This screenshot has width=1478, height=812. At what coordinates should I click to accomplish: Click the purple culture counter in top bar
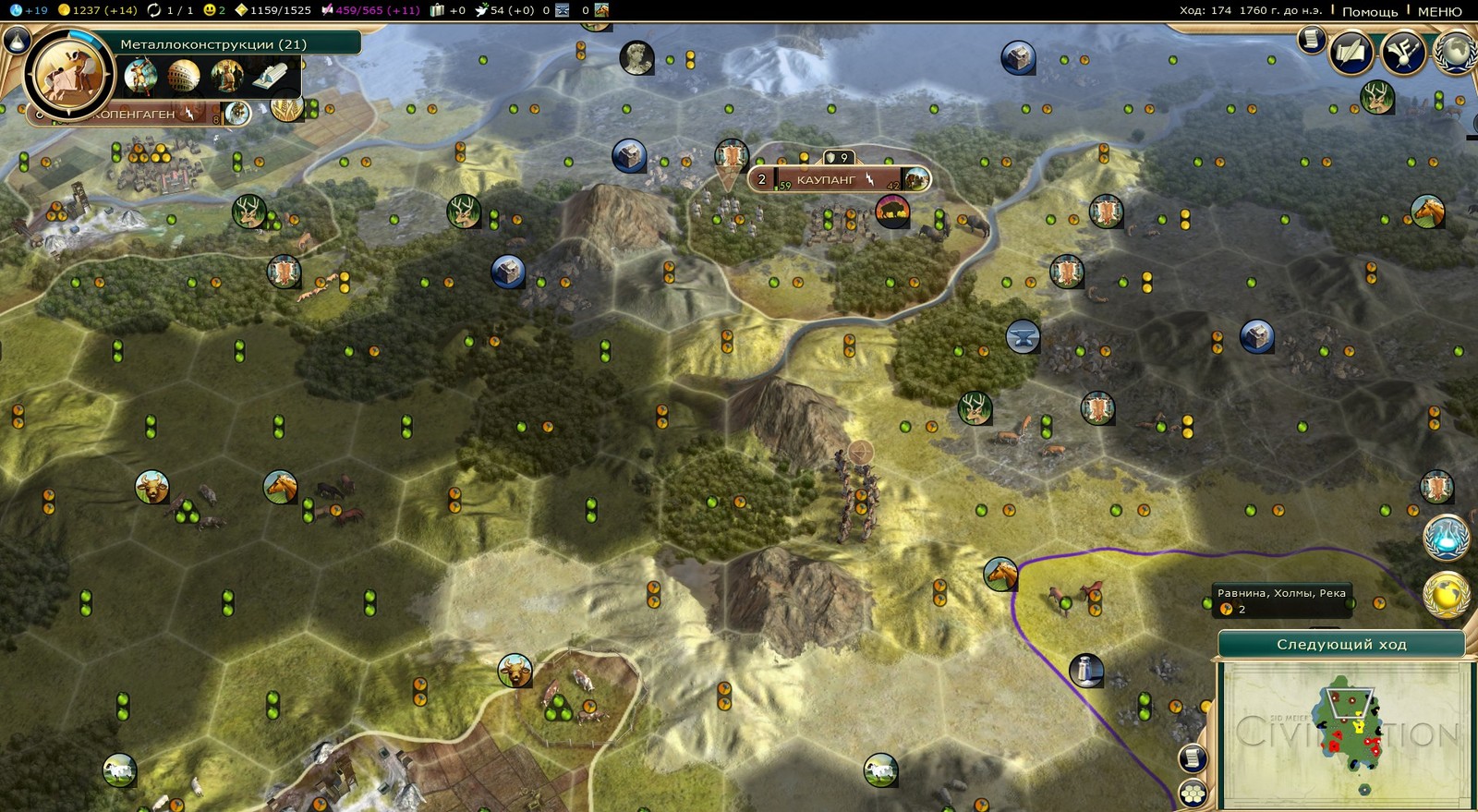tap(369, 10)
